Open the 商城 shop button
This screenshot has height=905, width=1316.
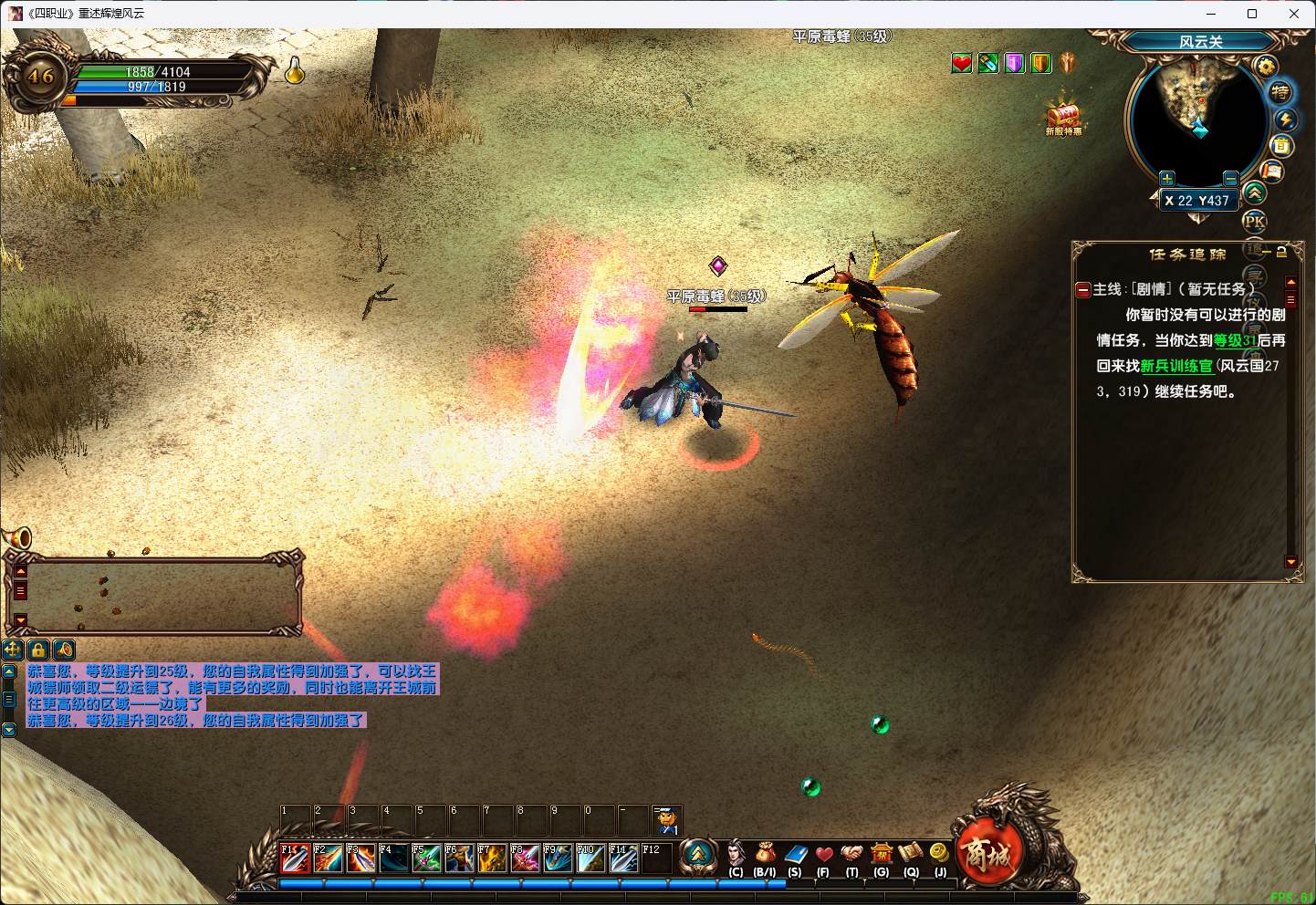click(x=987, y=853)
